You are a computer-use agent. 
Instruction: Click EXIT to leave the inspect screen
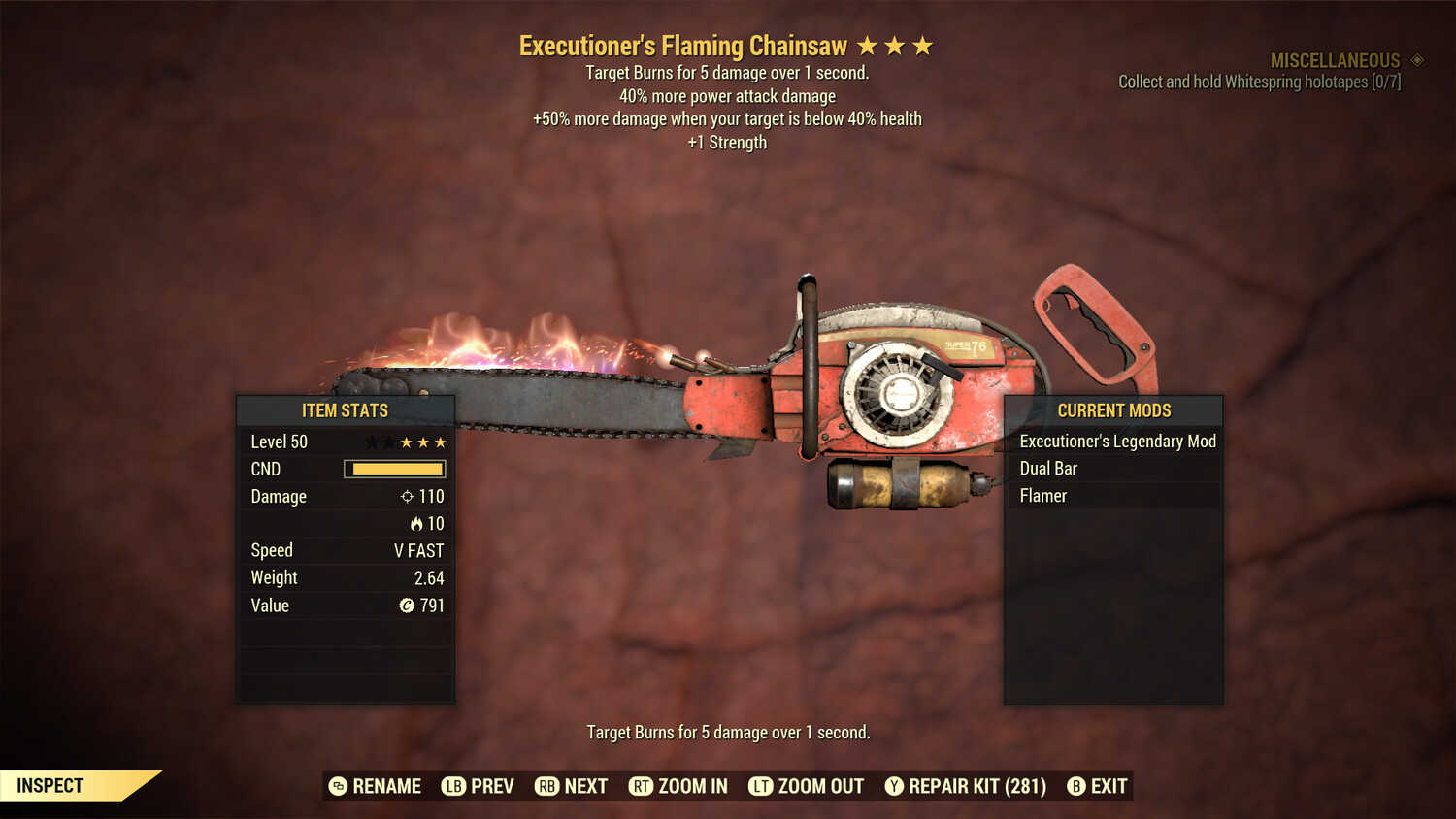[x=1108, y=786]
